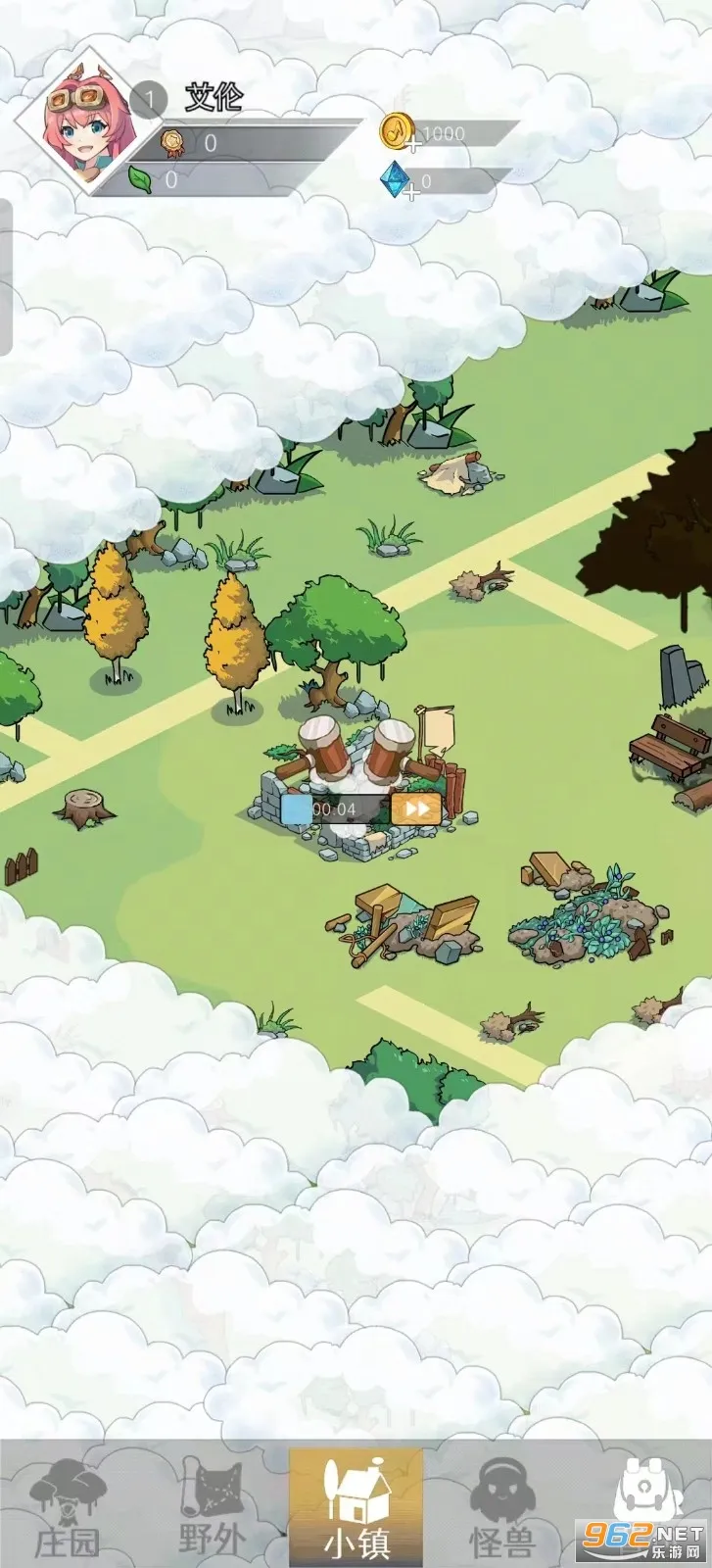Add more blue diamonds
Viewport: 712px width, 1568px height.
[411, 192]
